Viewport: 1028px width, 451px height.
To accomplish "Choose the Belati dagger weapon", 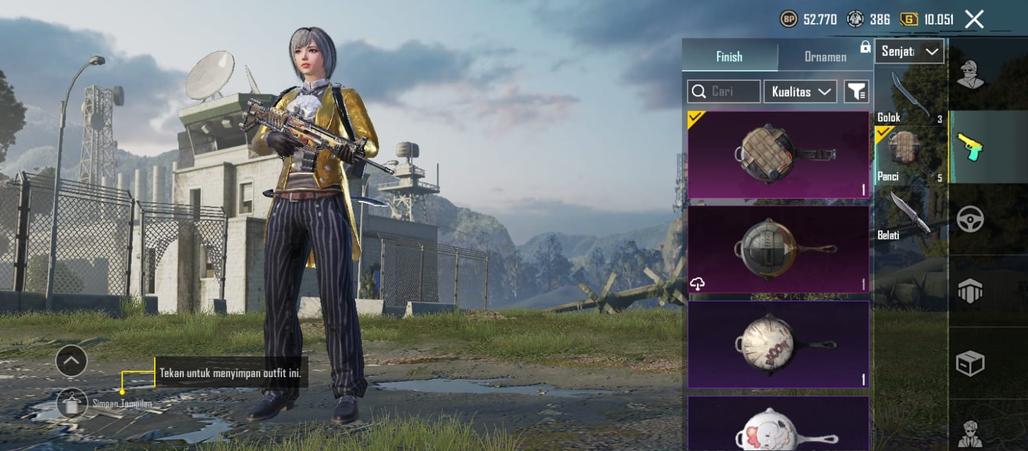I will point(910,212).
